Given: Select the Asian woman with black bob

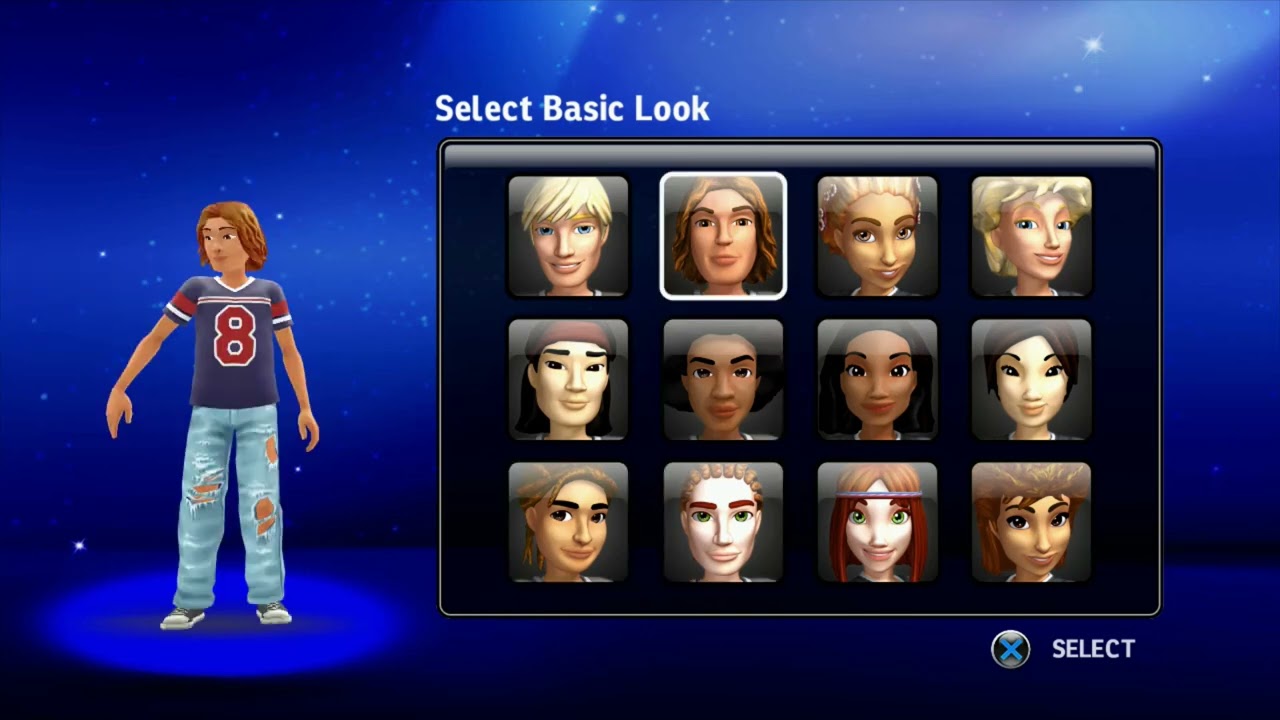Looking at the screenshot, I should point(1031,379).
